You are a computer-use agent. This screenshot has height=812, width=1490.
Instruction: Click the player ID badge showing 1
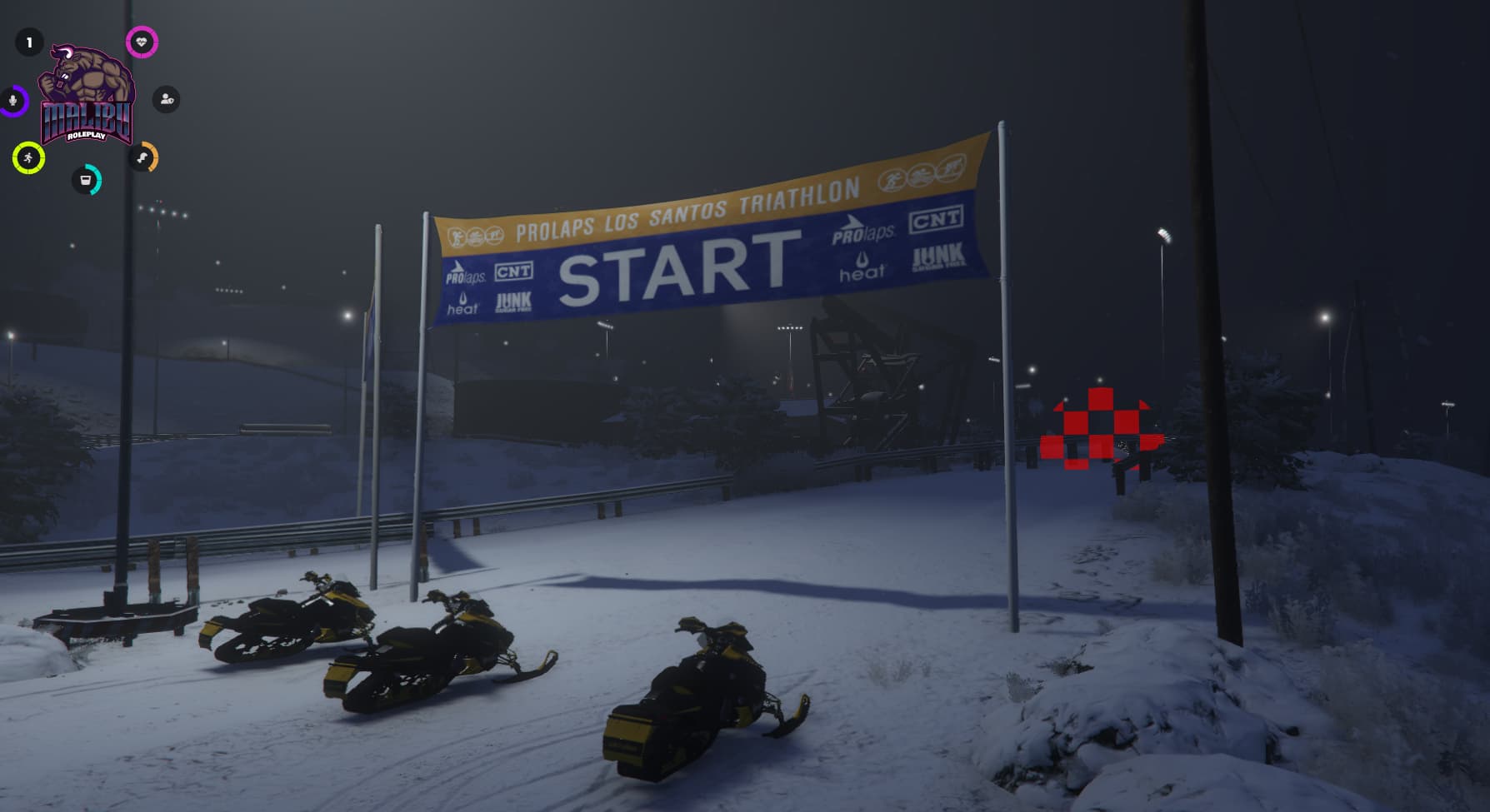point(31,40)
